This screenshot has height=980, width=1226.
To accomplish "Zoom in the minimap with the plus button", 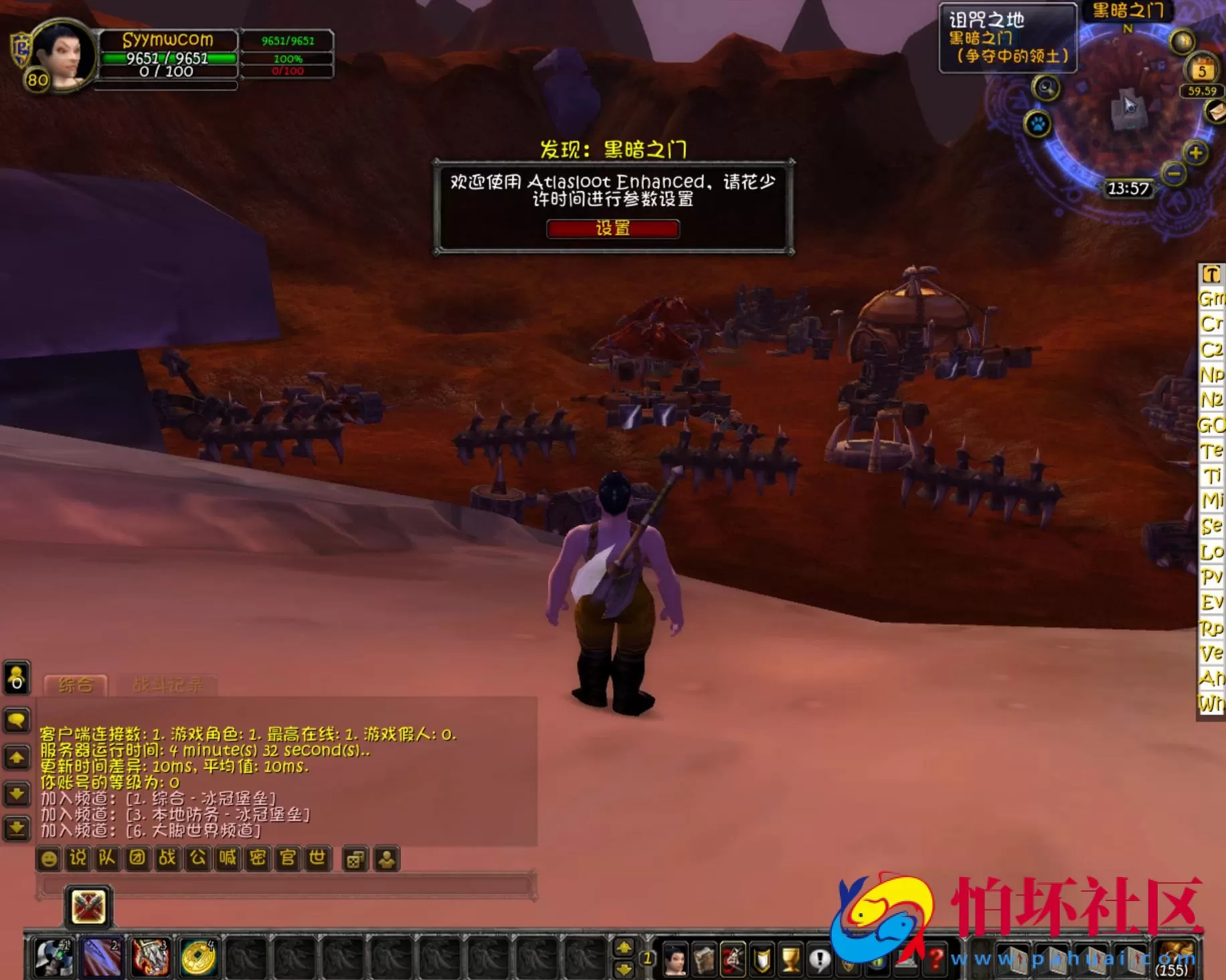I will tap(1196, 152).
